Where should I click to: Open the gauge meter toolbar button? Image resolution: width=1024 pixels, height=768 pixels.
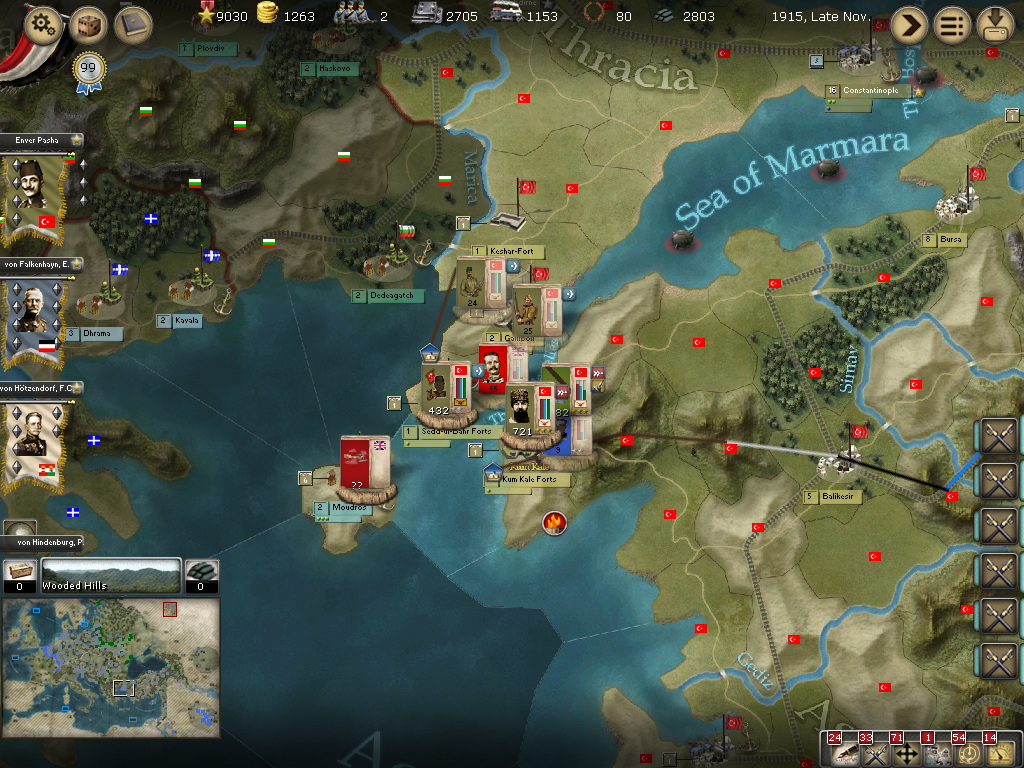click(x=999, y=751)
